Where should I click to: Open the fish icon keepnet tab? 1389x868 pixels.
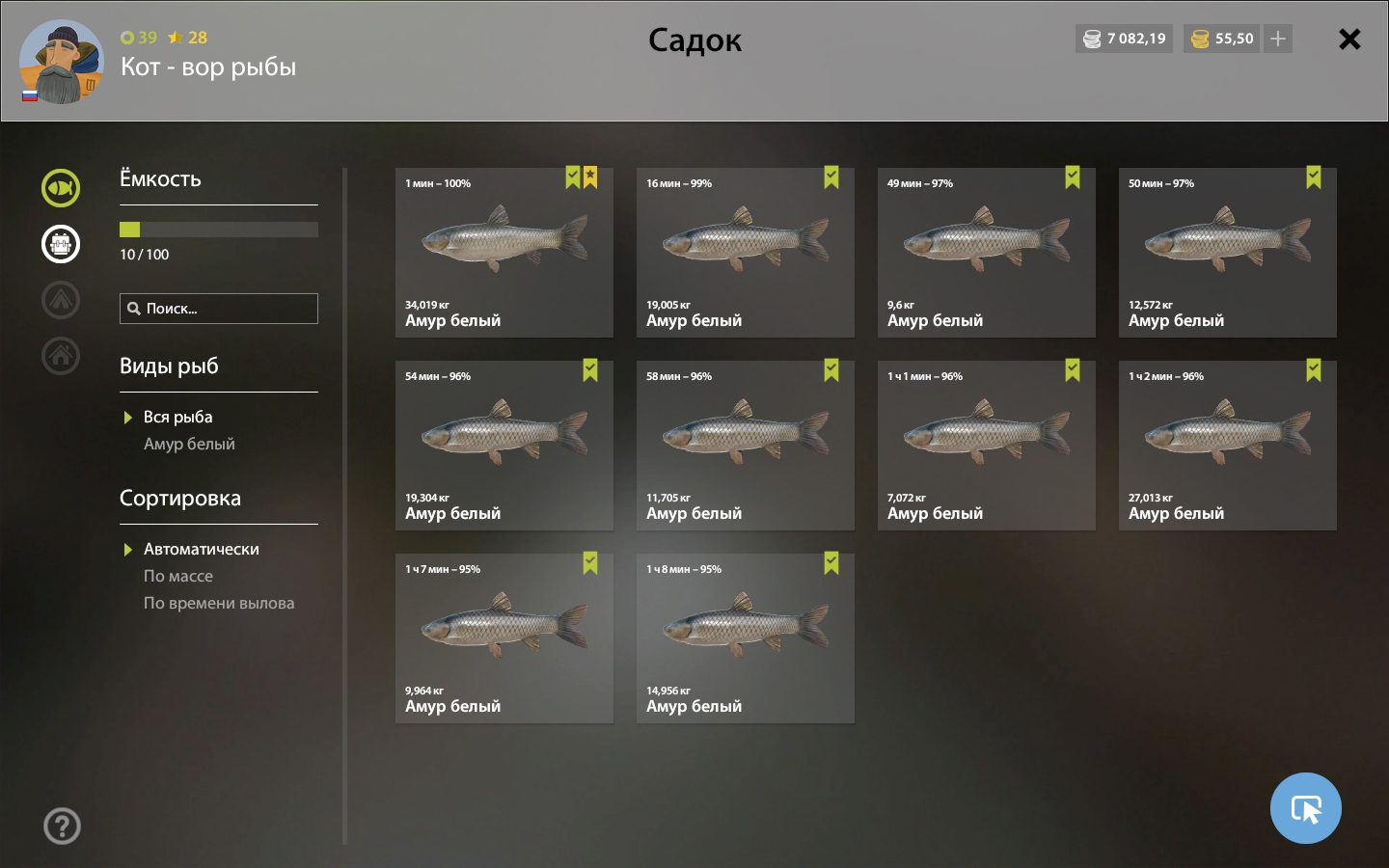[61, 188]
